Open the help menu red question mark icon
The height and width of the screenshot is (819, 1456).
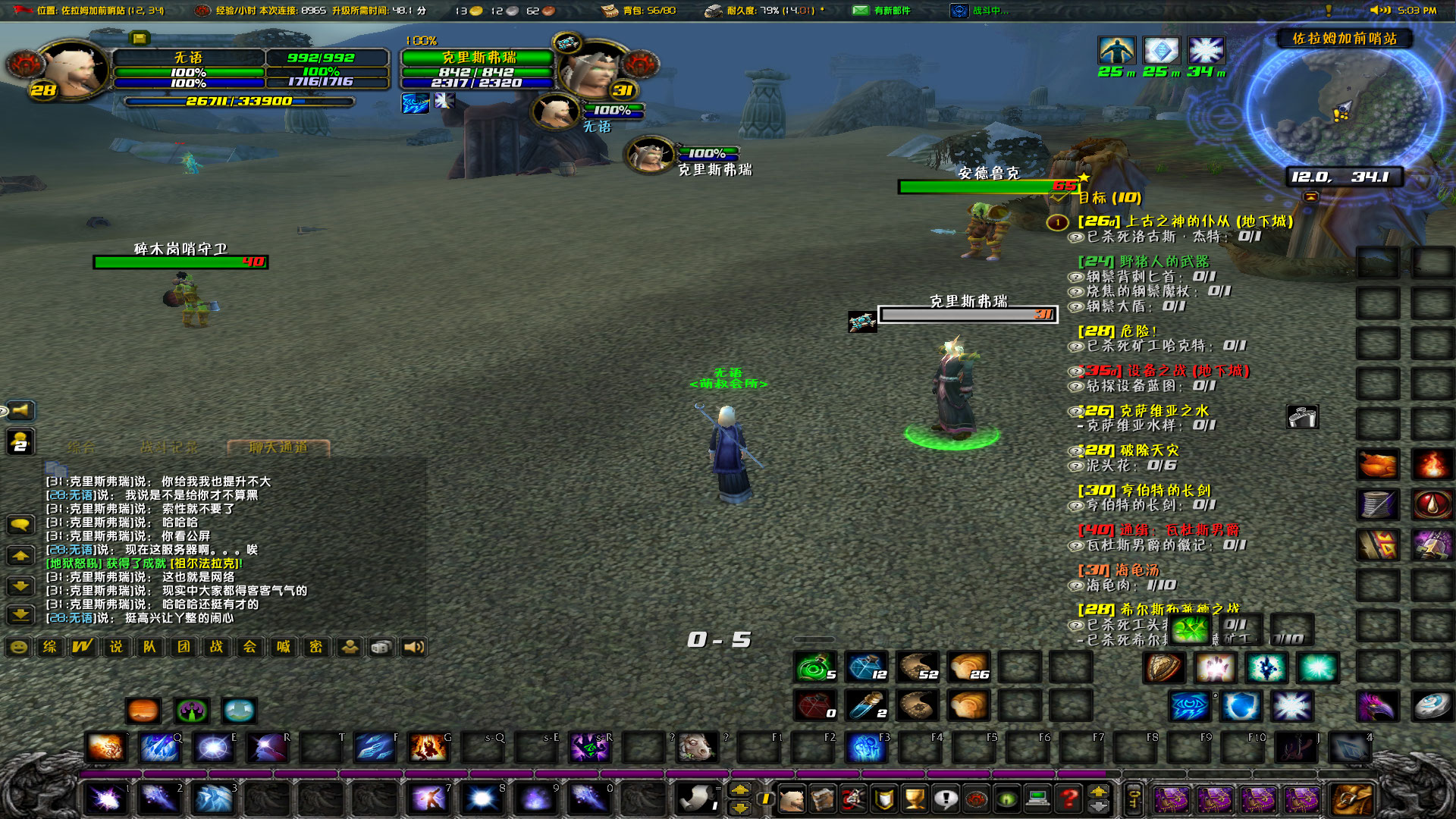tap(1069, 799)
